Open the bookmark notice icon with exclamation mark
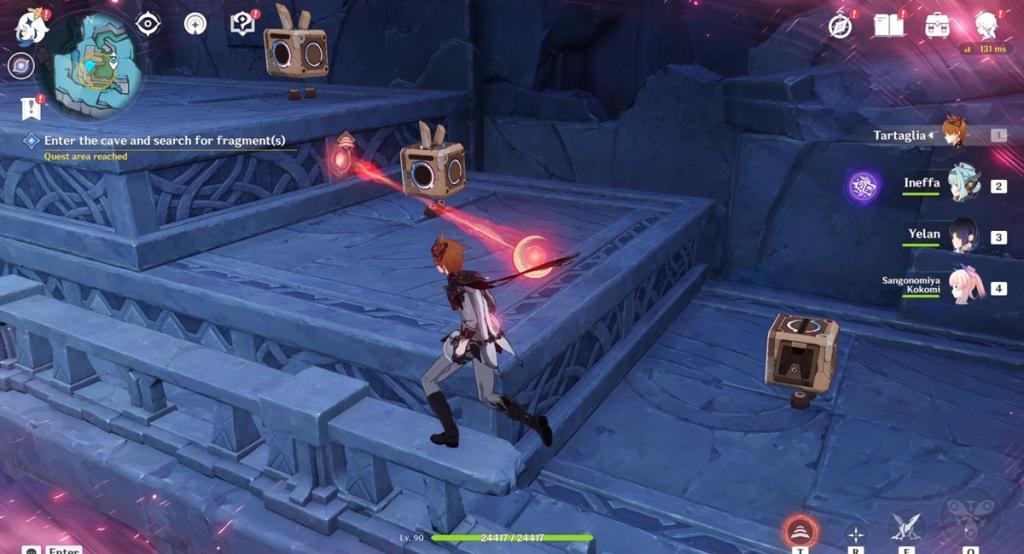Viewport: 1024px width, 554px height. pyautogui.click(x=30, y=107)
